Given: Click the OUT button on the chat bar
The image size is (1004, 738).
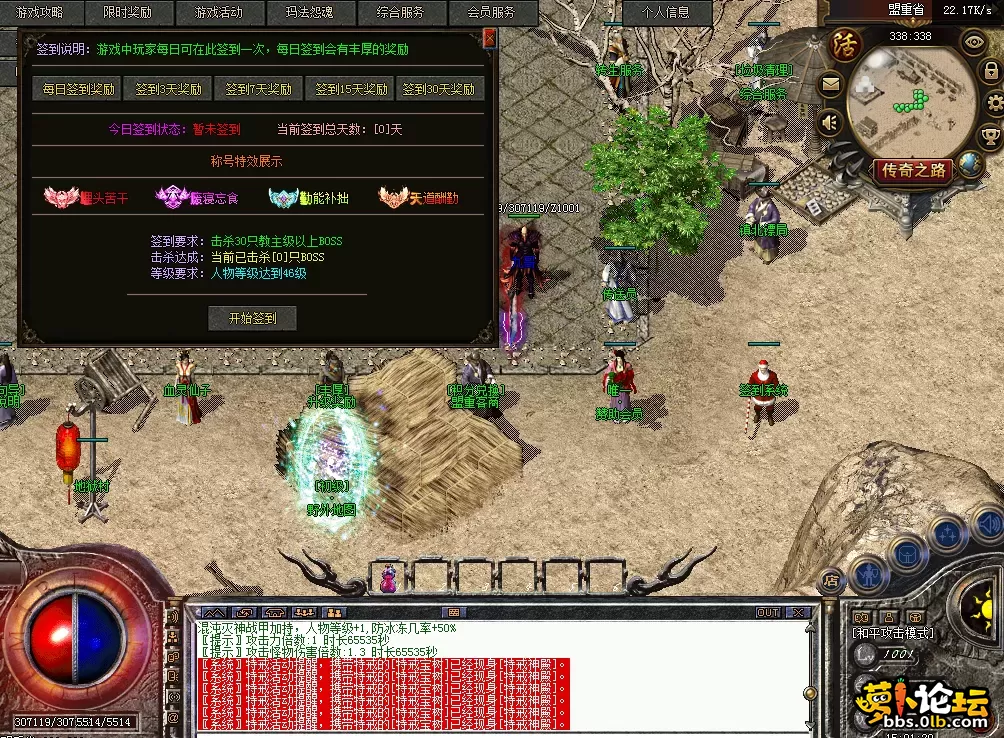Looking at the screenshot, I should (768, 612).
